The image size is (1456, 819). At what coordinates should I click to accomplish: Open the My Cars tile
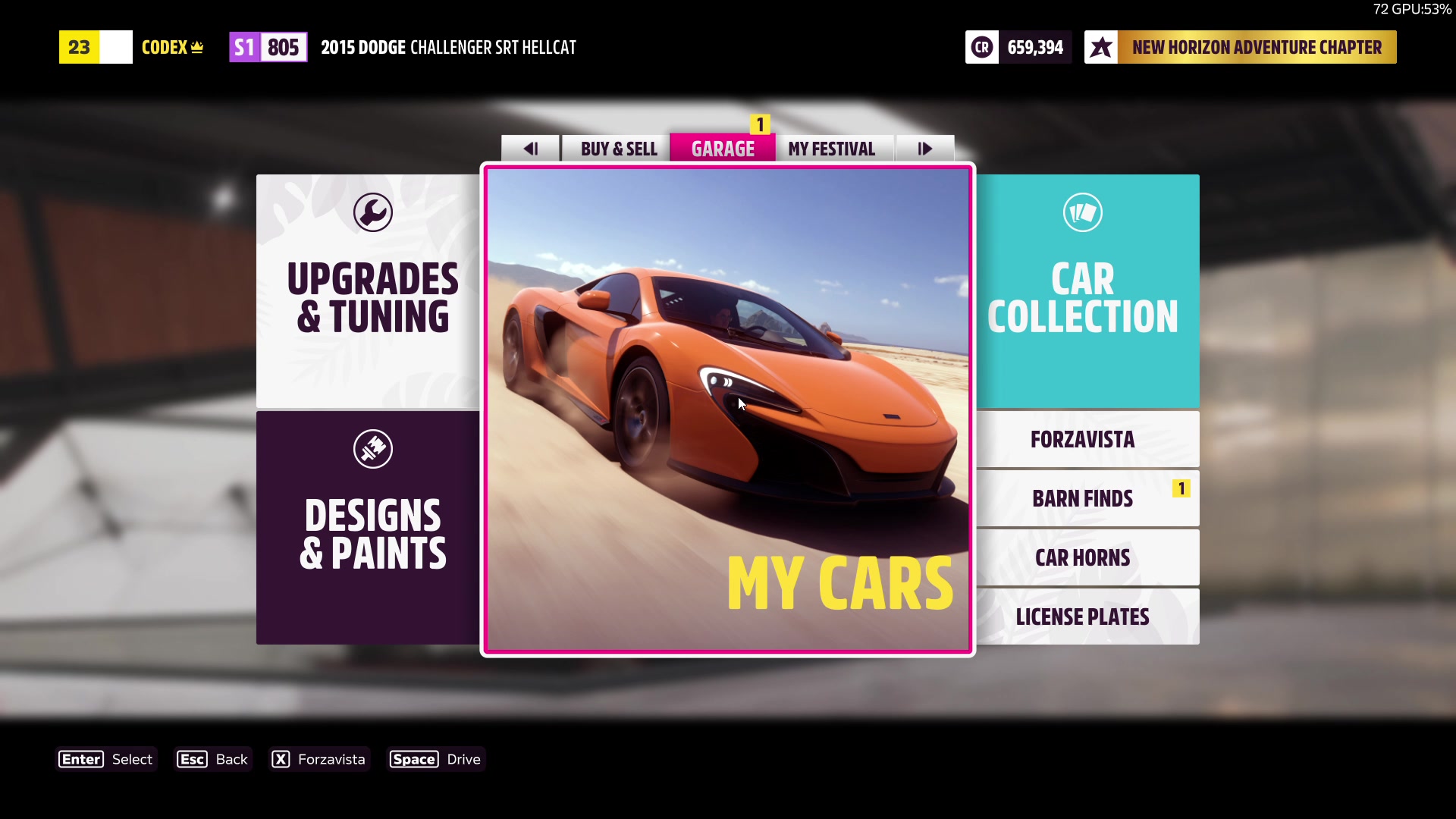pyautogui.click(x=727, y=409)
